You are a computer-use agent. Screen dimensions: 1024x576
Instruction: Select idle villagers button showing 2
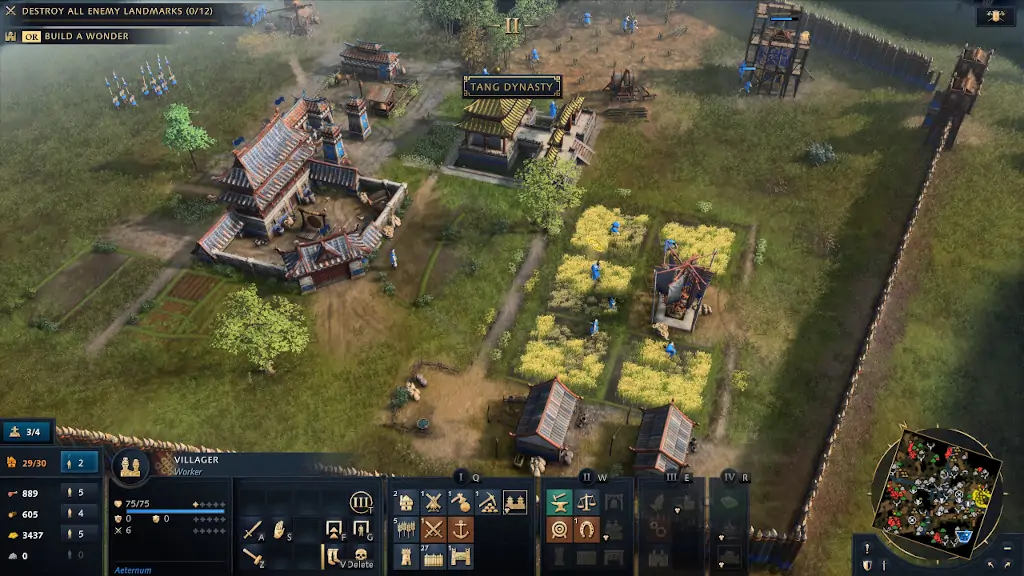coord(80,462)
